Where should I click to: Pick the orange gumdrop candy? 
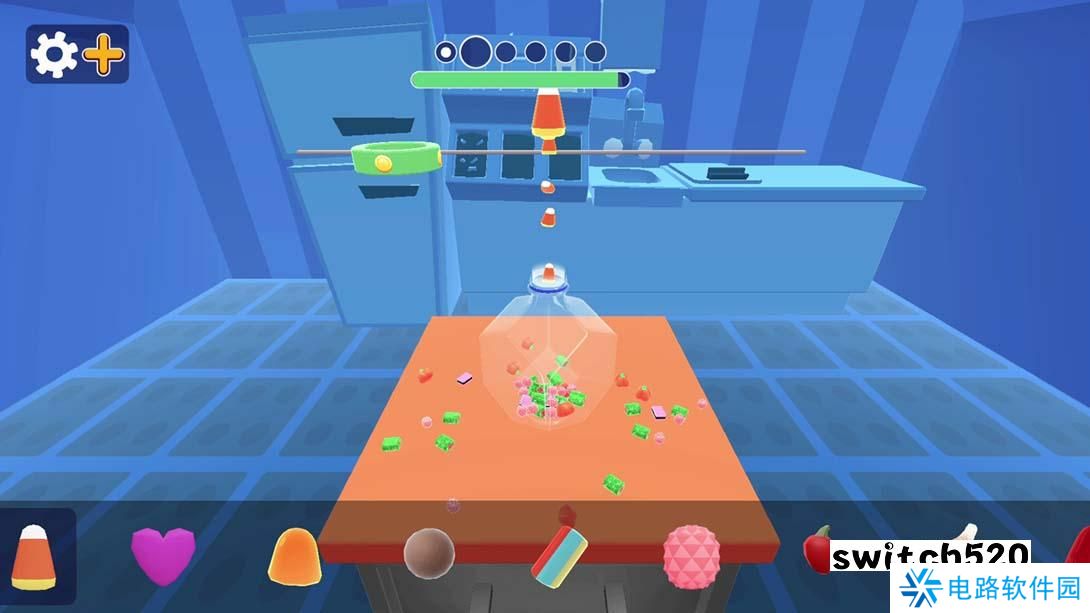coord(294,556)
